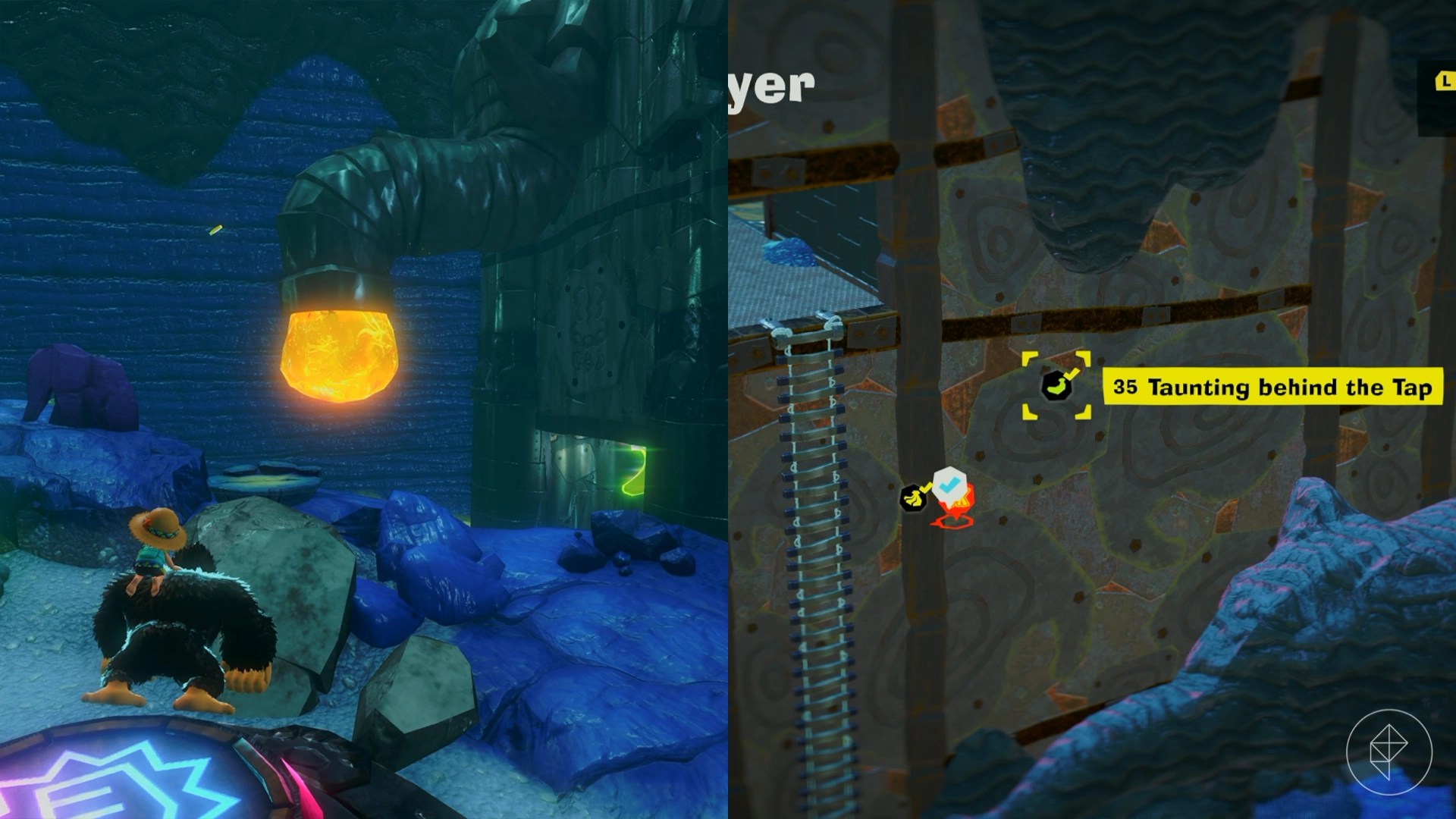Click the Polygon logo watermark
1456x819 pixels.
pyautogui.click(x=1389, y=752)
